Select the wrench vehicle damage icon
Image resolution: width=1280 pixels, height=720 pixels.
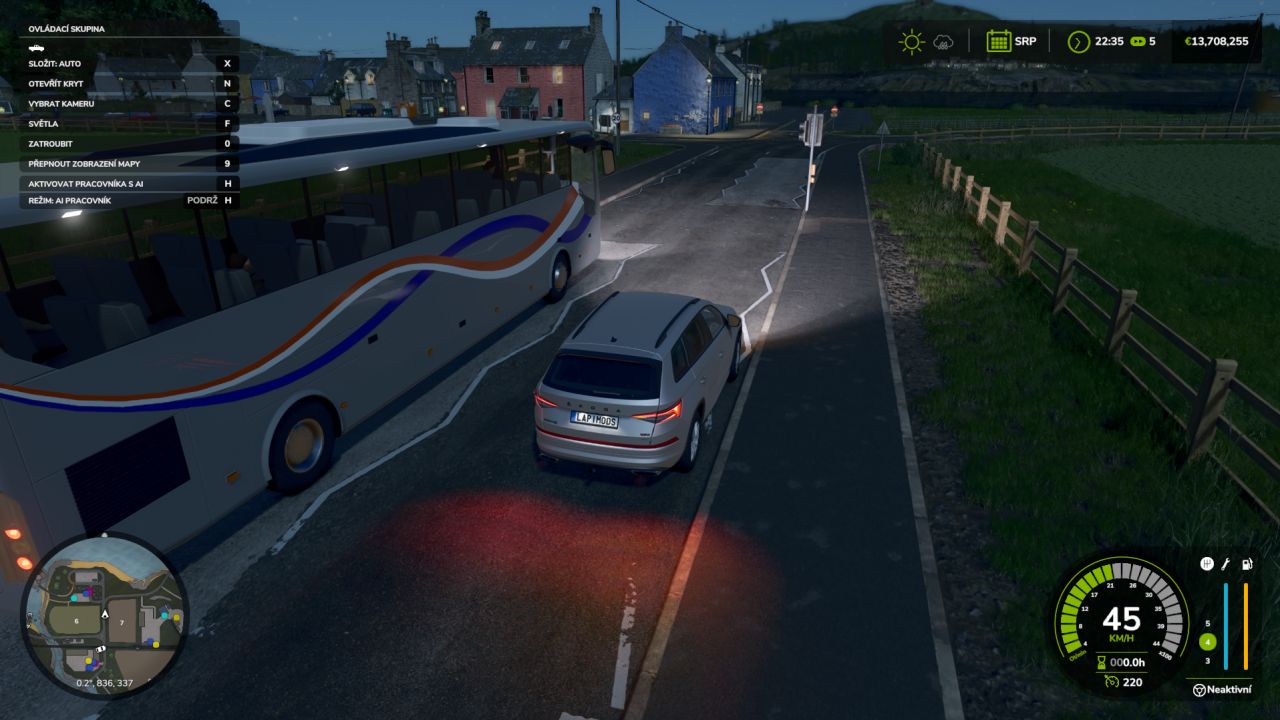1226,564
